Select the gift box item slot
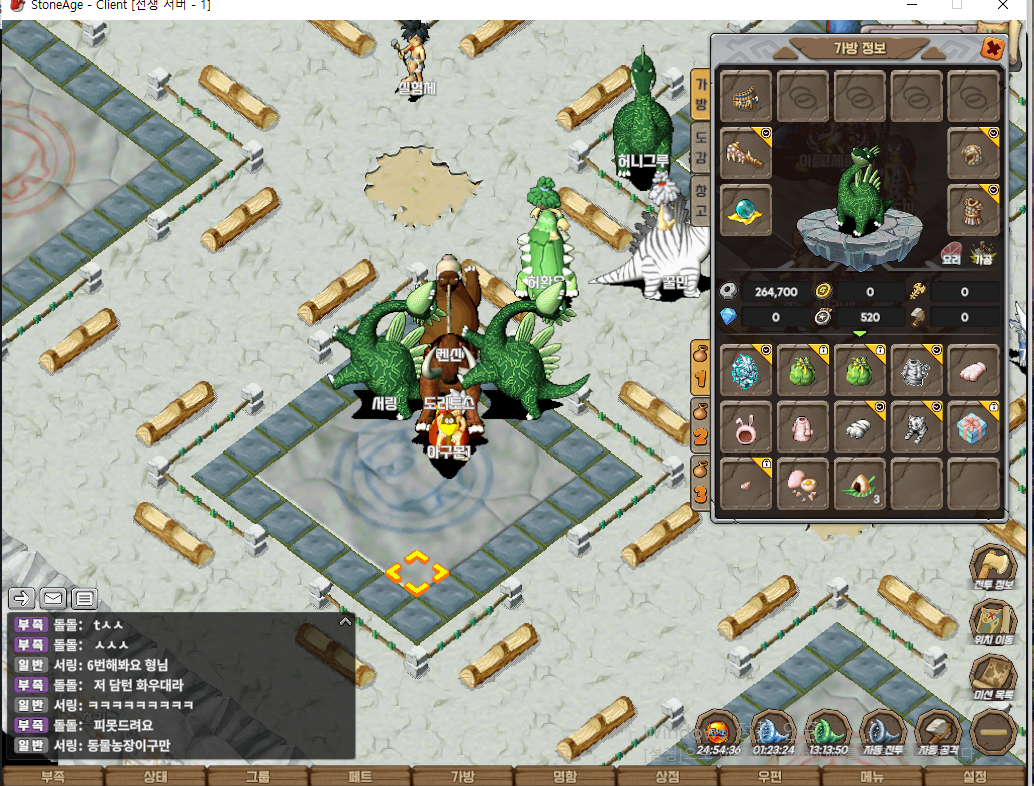This screenshot has width=1034, height=786. click(973, 427)
